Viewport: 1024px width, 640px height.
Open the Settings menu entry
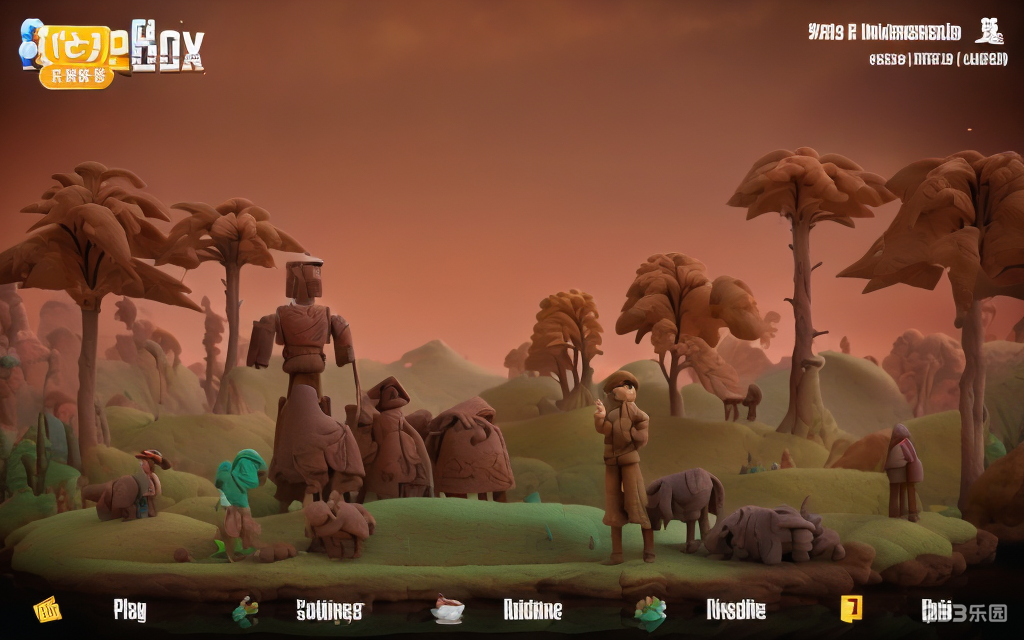click(329, 610)
